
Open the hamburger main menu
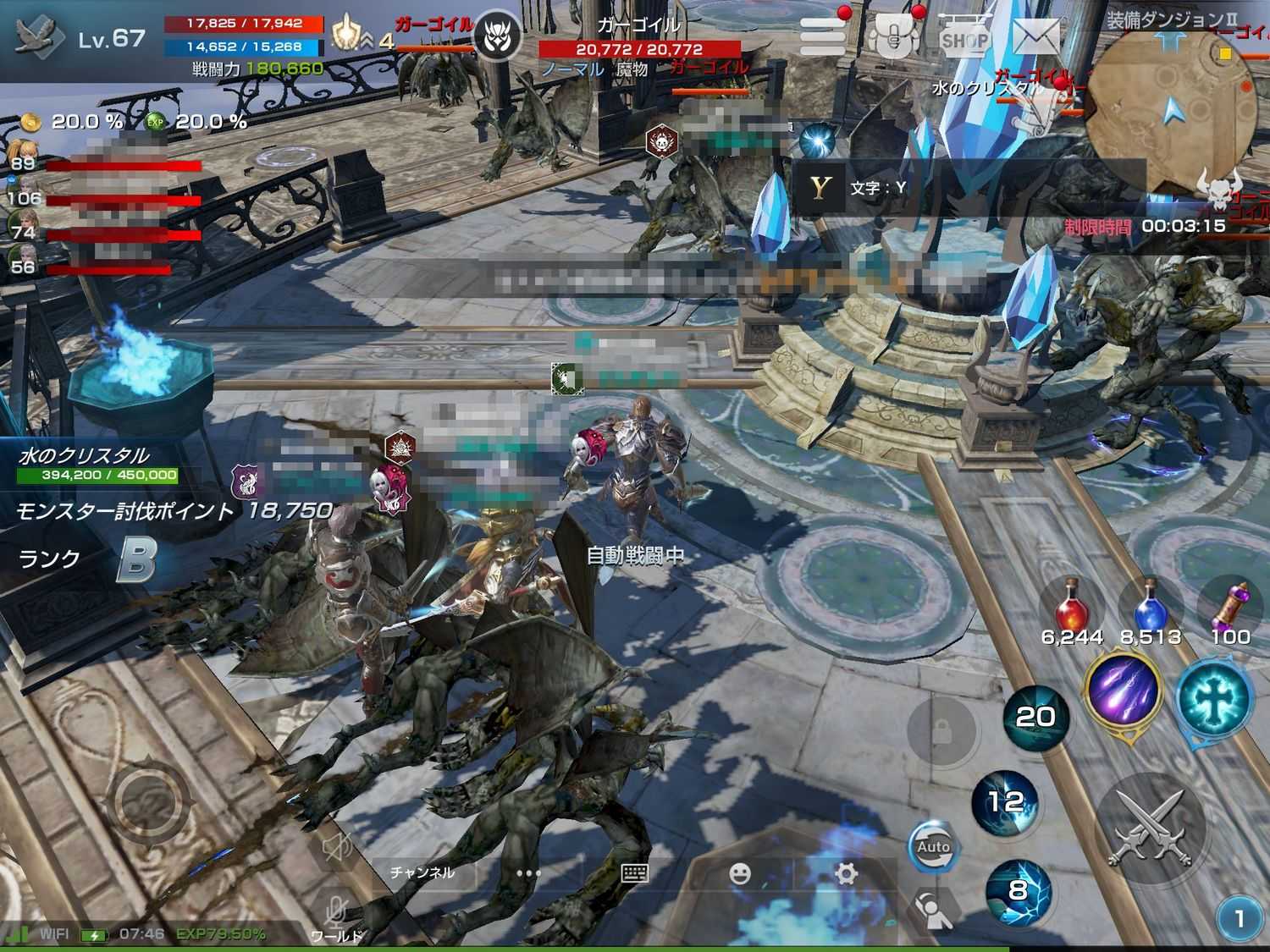[822, 36]
